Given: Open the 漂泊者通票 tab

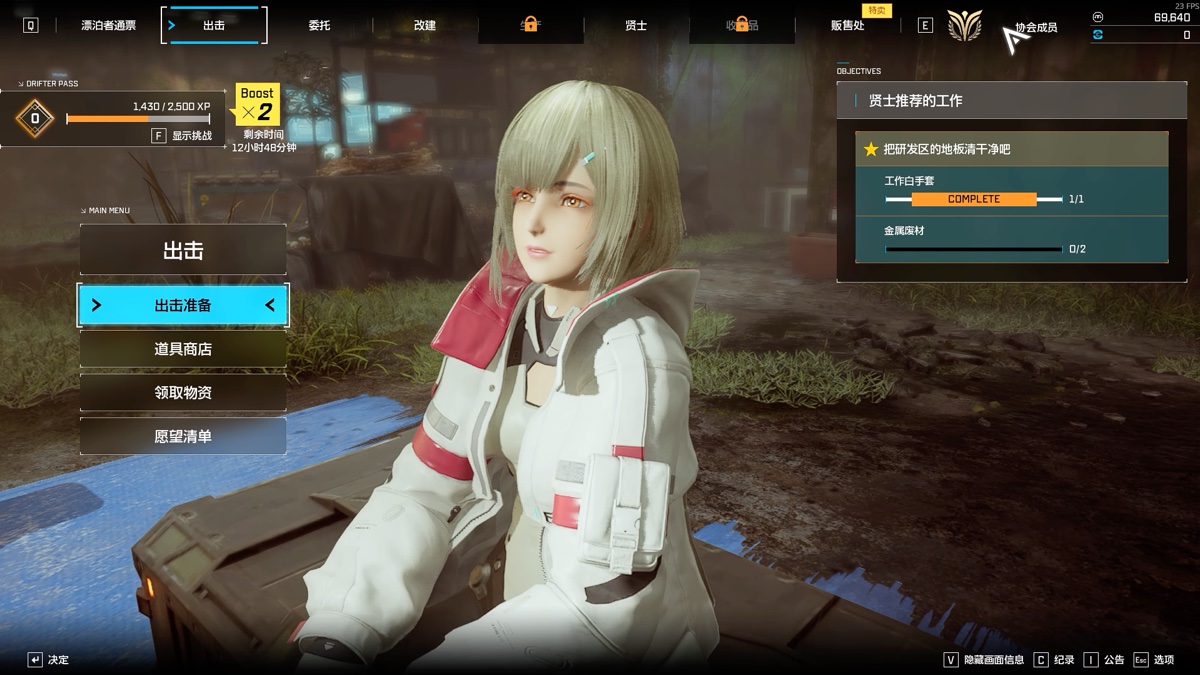Looking at the screenshot, I should tap(108, 25).
